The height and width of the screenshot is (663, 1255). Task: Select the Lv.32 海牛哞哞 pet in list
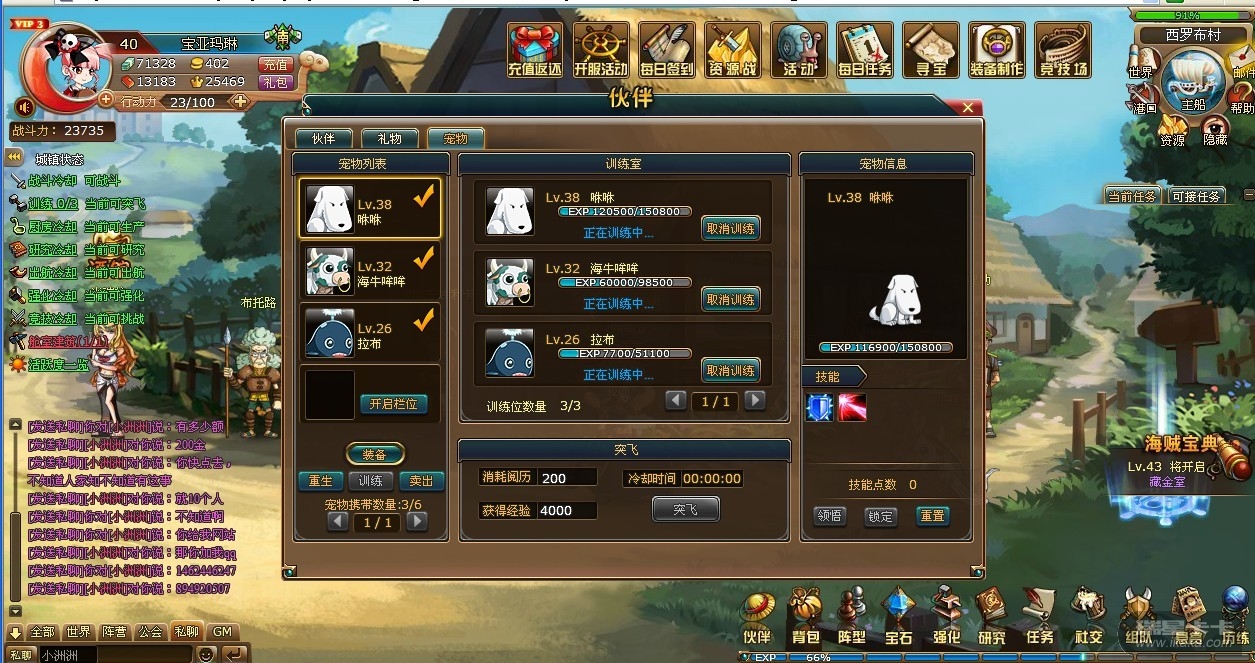369,272
